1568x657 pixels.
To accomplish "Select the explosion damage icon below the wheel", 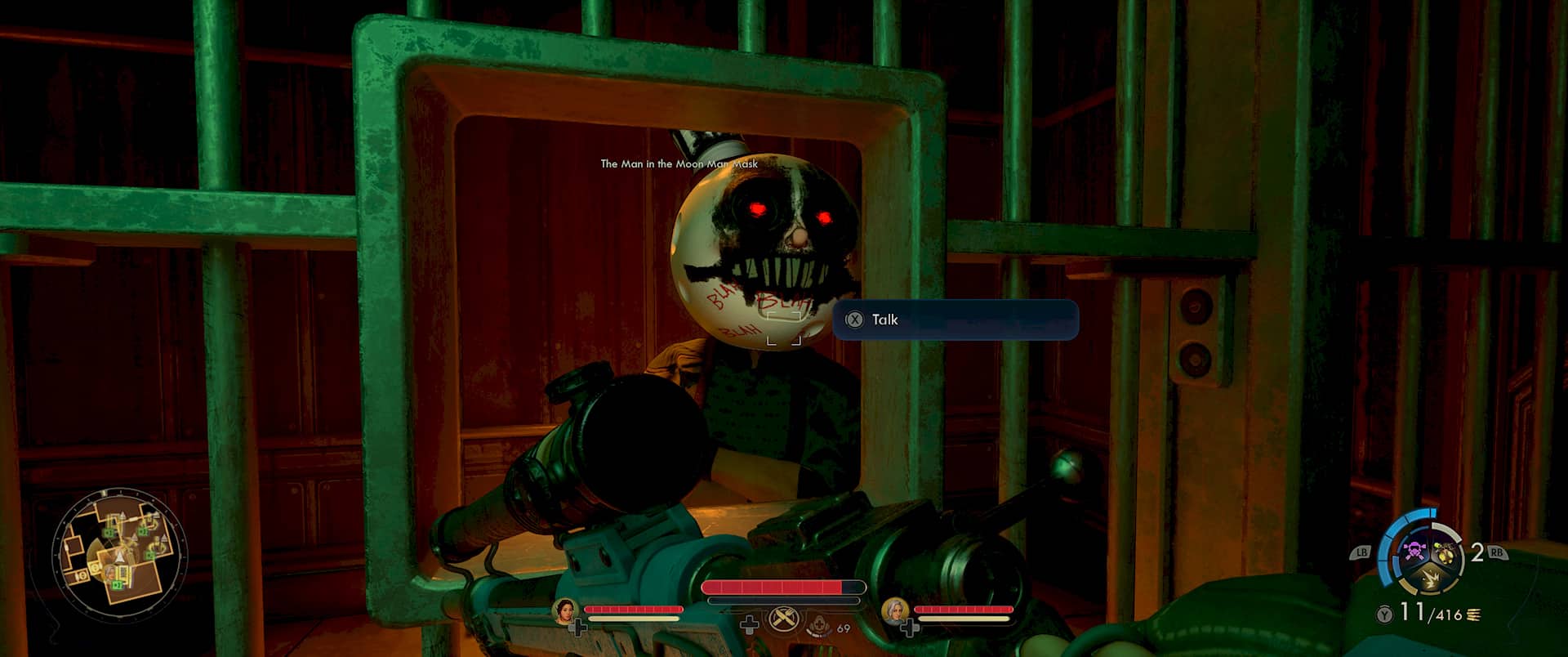I will tap(1430, 578).
